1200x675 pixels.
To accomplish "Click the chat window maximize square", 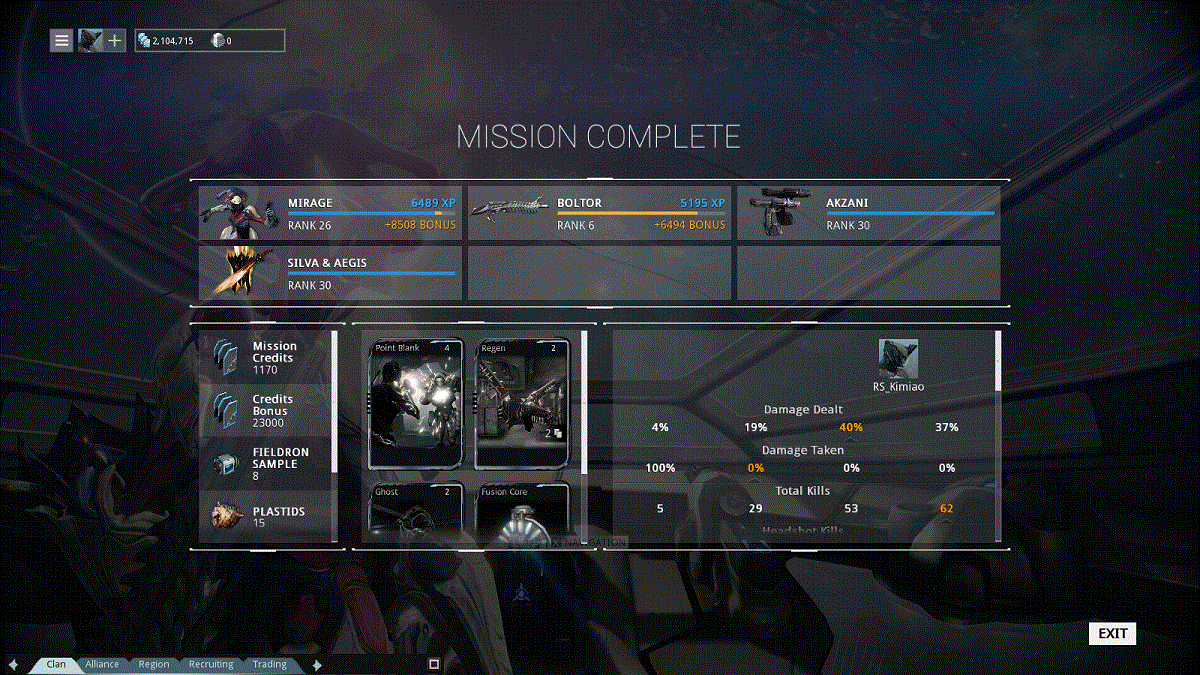I will 434,664.
